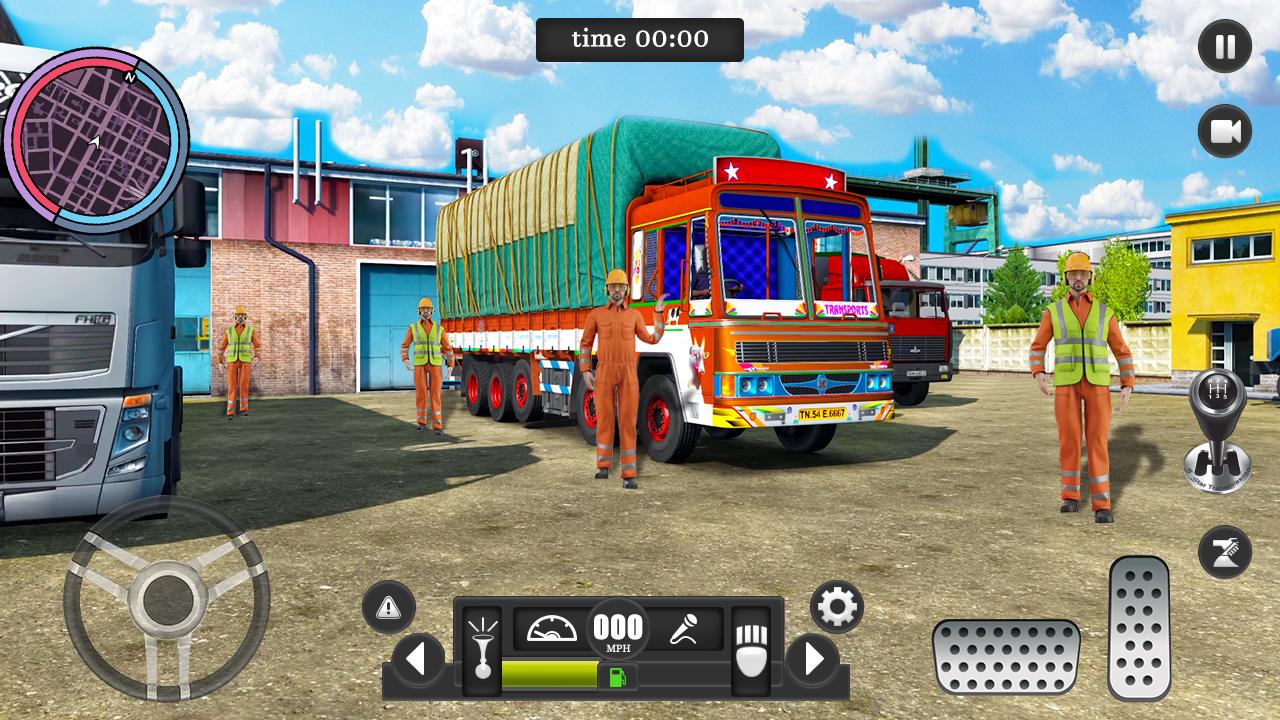Activate the right turn indicator arrow
This screenshot has height=720, width=1280.
[x=812, y=659]
